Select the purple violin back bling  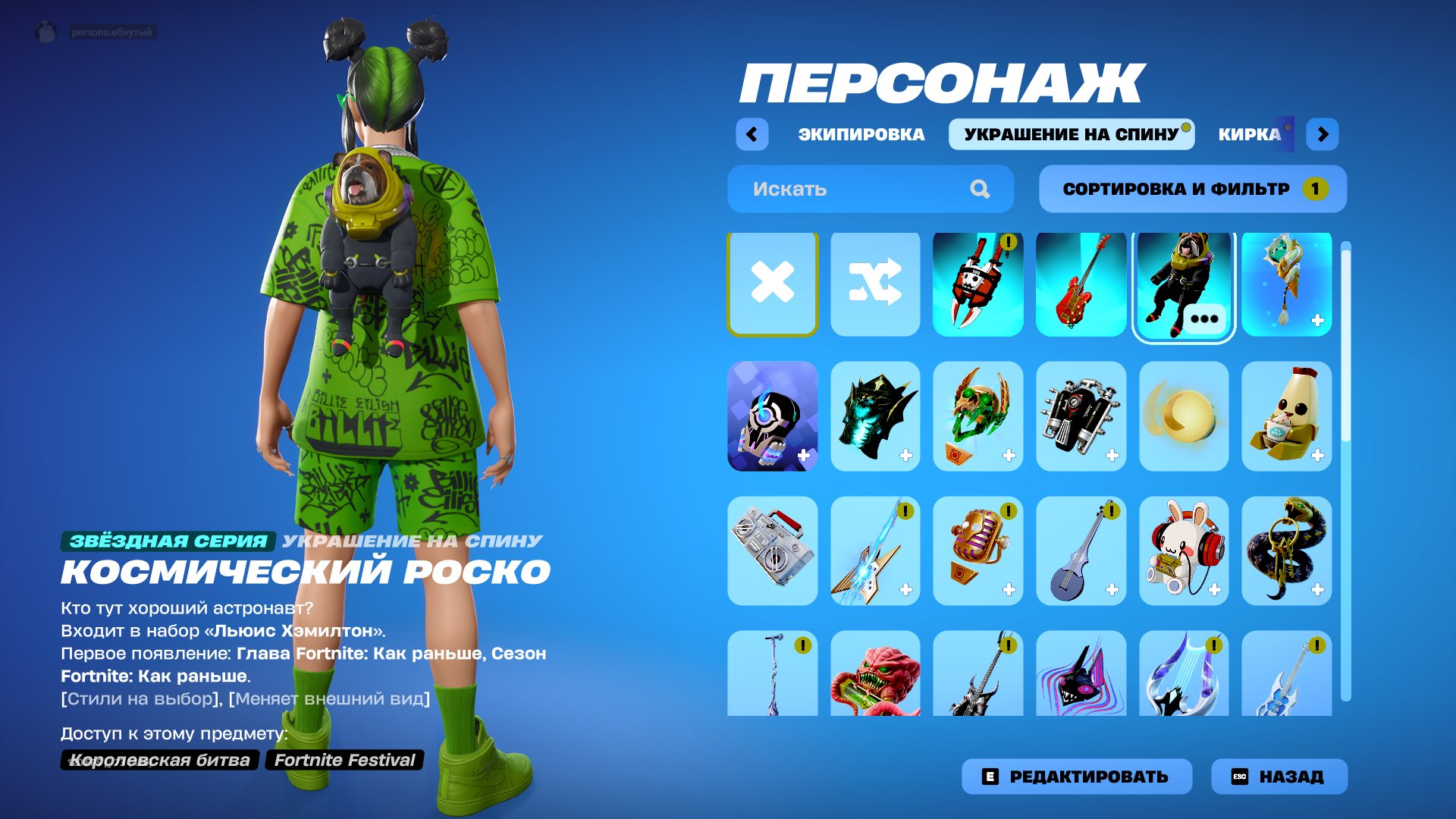click(x=1081, y=551)
